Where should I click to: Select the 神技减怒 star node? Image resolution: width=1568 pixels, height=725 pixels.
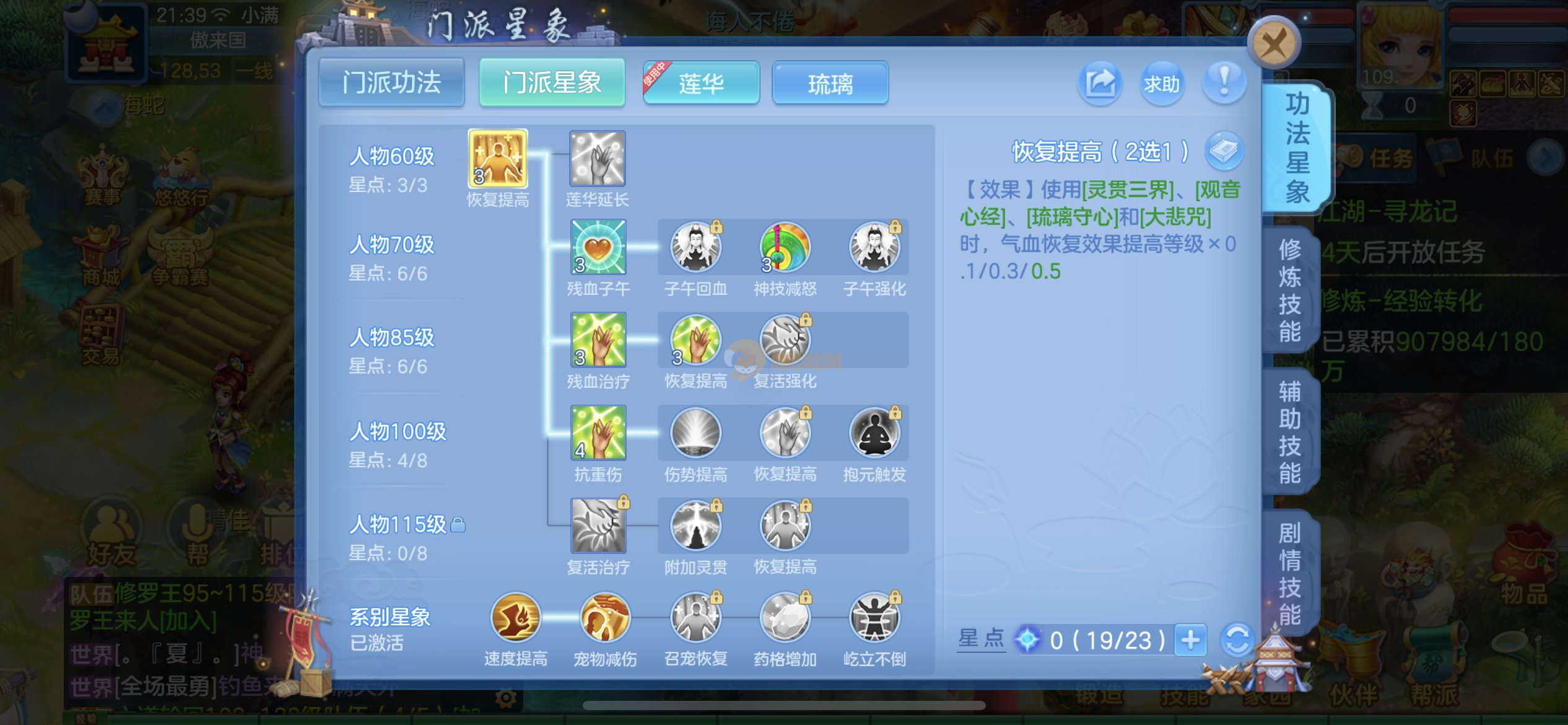pyautogui.click(x=785, y=248)
